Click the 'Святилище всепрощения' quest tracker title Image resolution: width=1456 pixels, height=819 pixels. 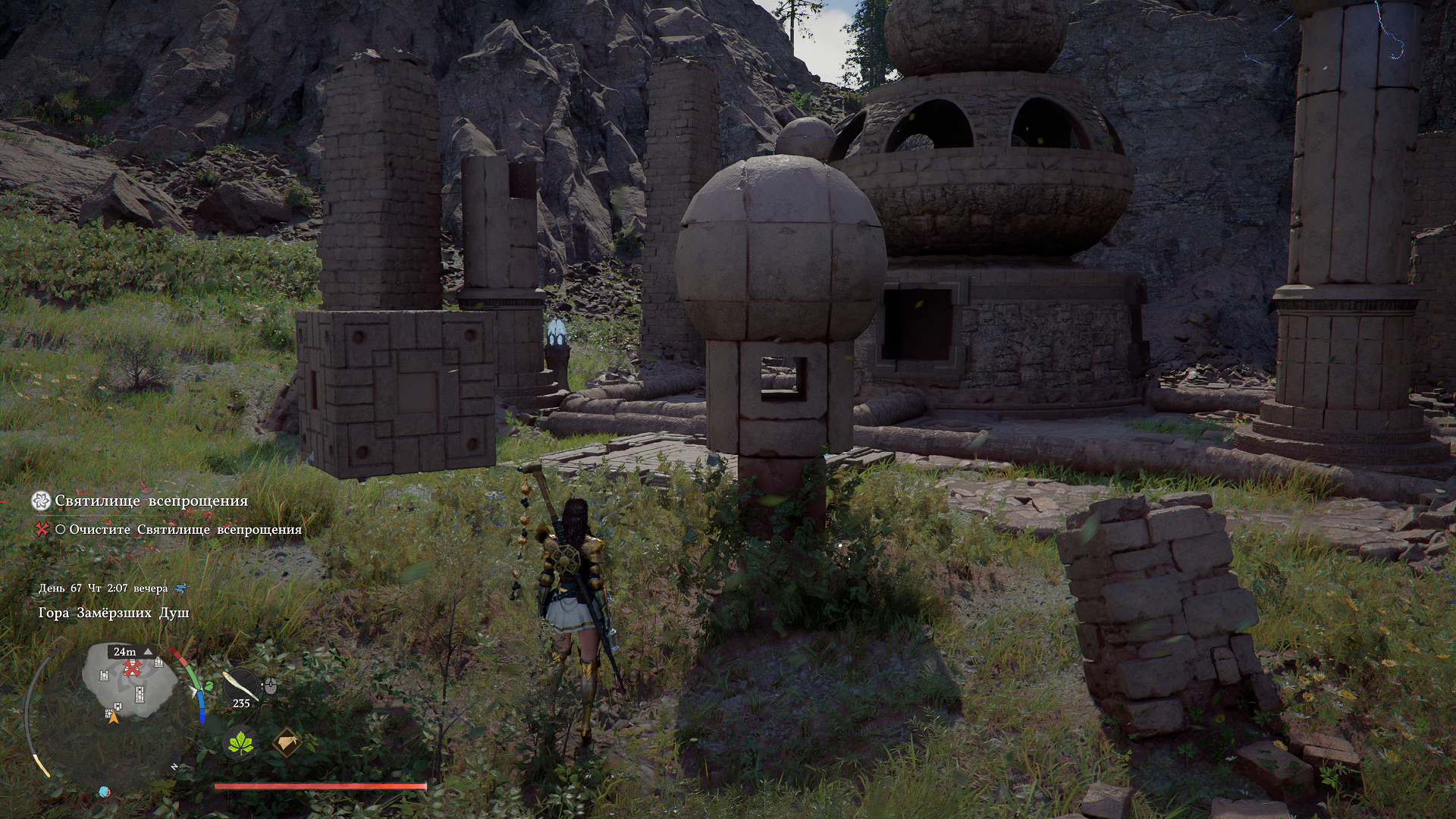pyautogui.click(x=151, y=501)
